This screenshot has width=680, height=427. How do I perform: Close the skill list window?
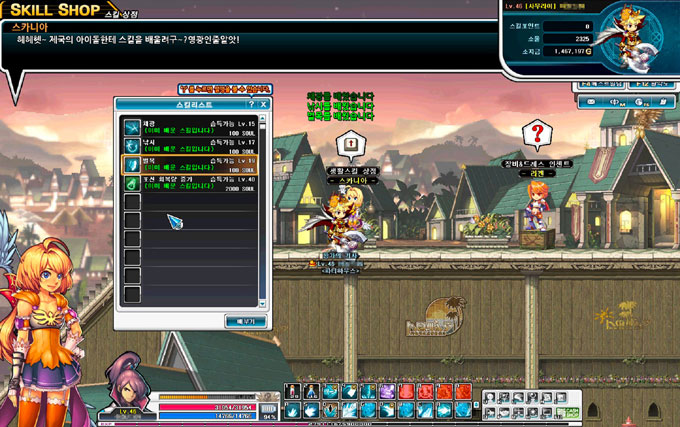[264, 104]
